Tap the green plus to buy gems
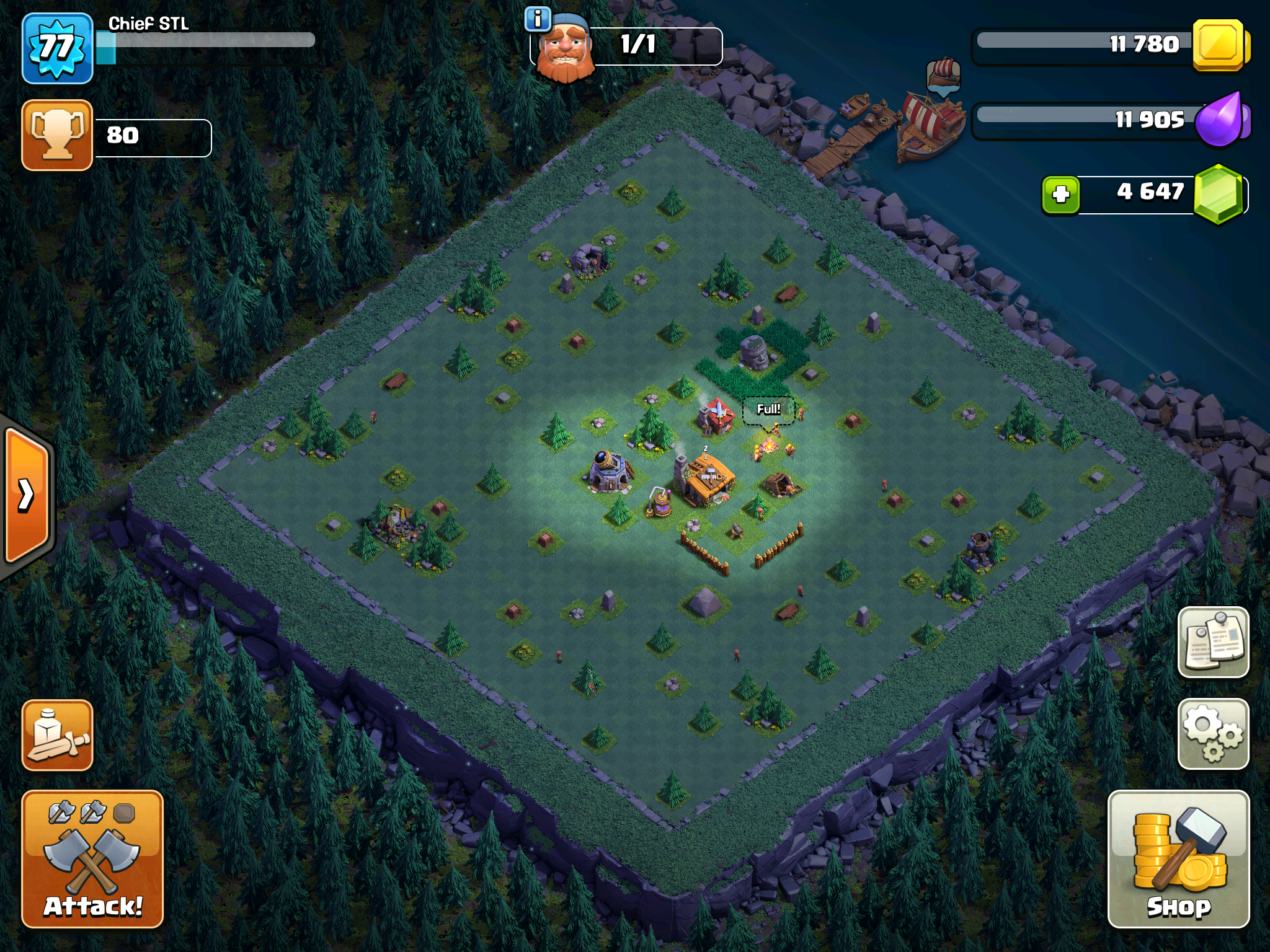Viewport: 1270px width, 952px height. point(1060,195)
